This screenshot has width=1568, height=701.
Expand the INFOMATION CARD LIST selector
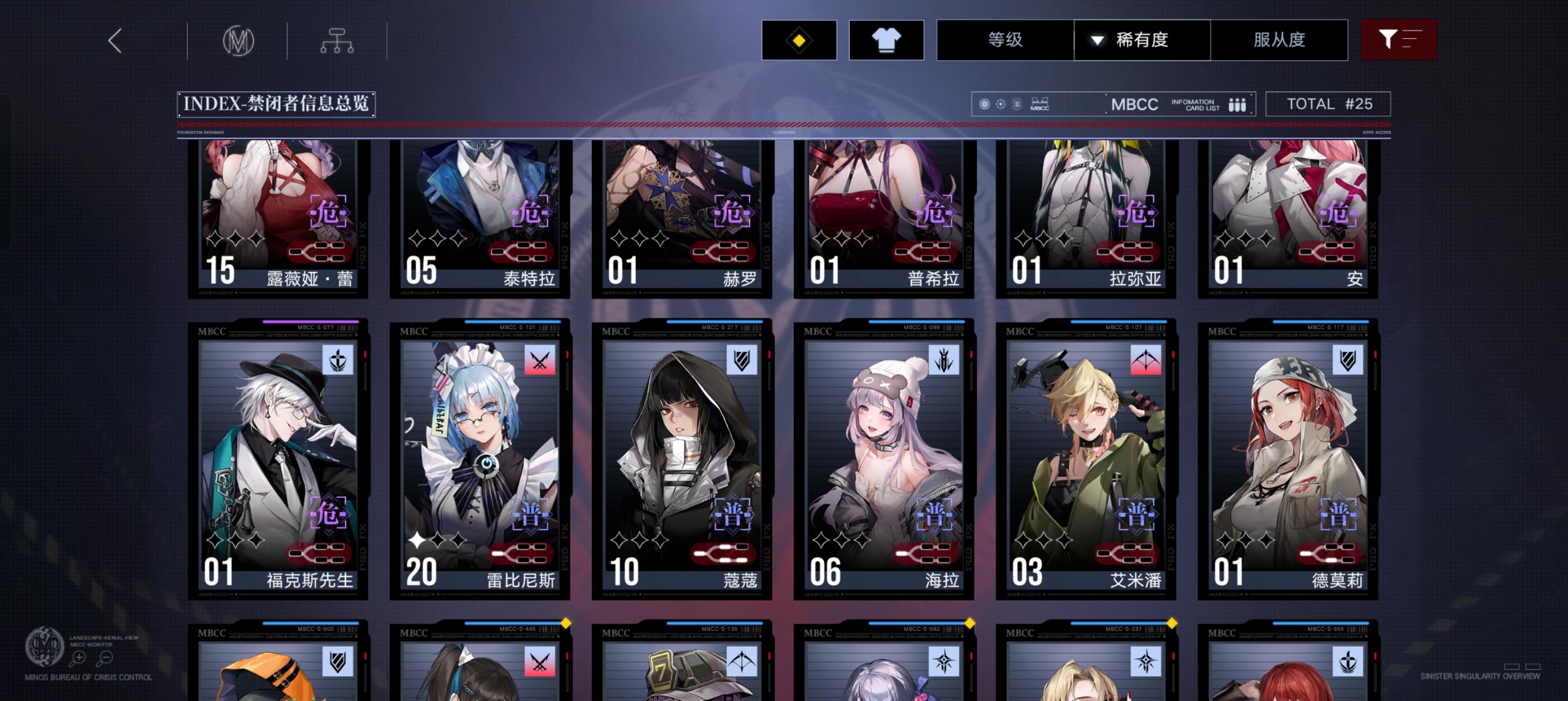pyautogui.click(x=1194, y=104)
